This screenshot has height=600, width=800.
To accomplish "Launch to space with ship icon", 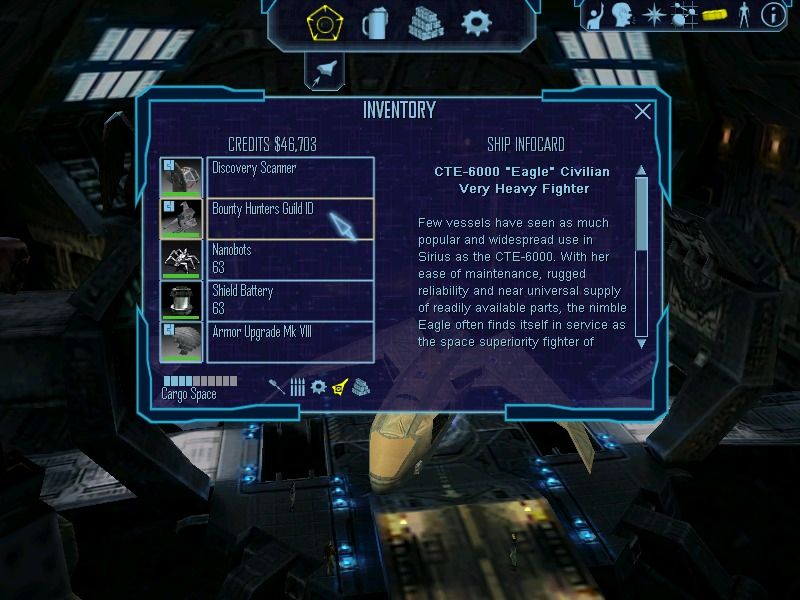I will (x=326, y=70).
